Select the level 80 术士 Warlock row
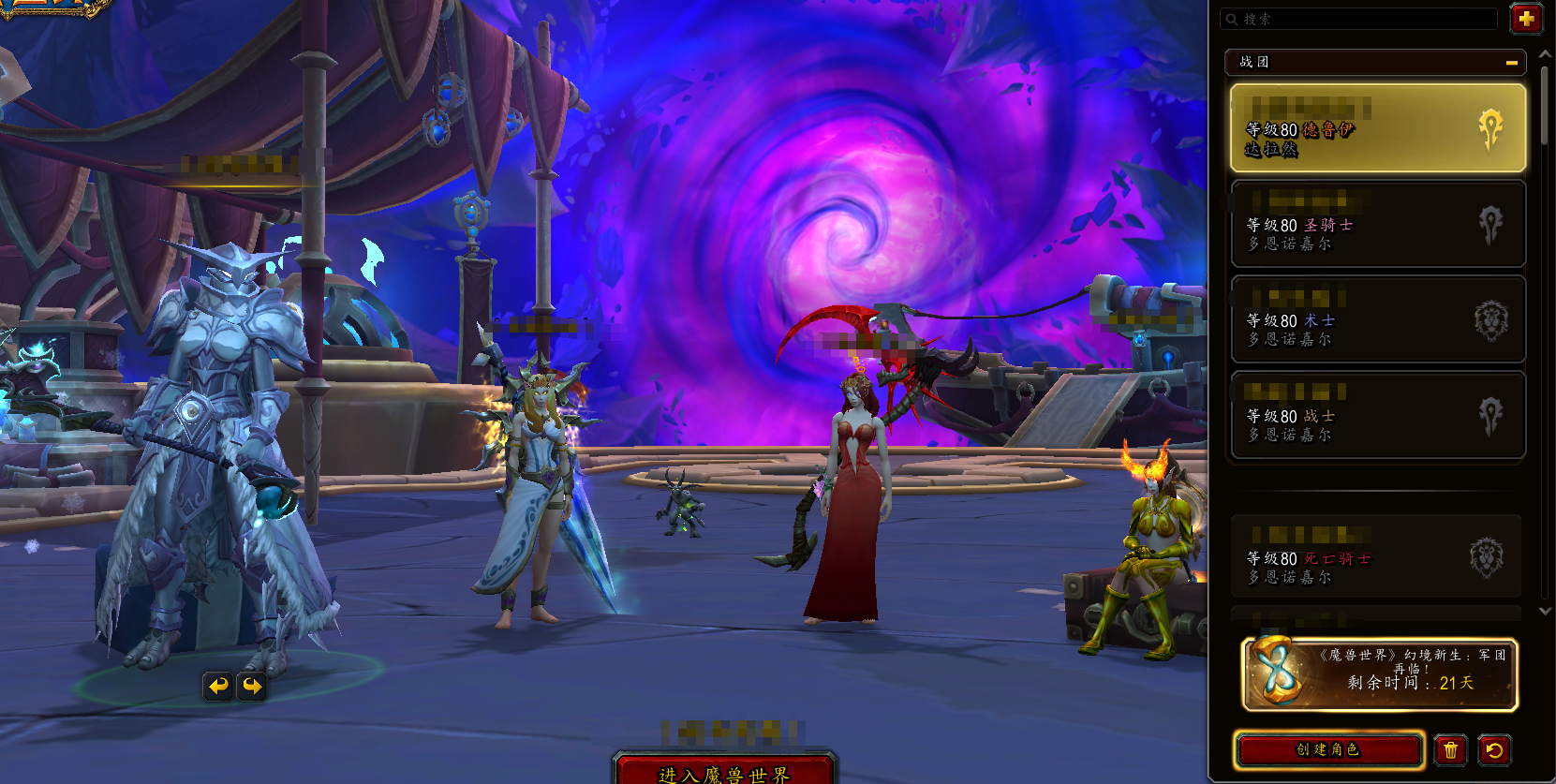The image size is (1556, 784). (1377, 320)
